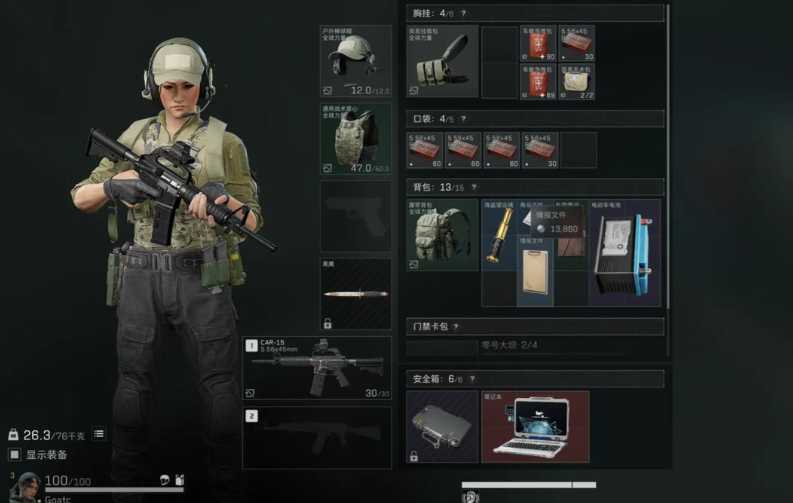The image size is (793, 503).
Task: Select the camo body armor vest slot
Action: coord(356,139)
